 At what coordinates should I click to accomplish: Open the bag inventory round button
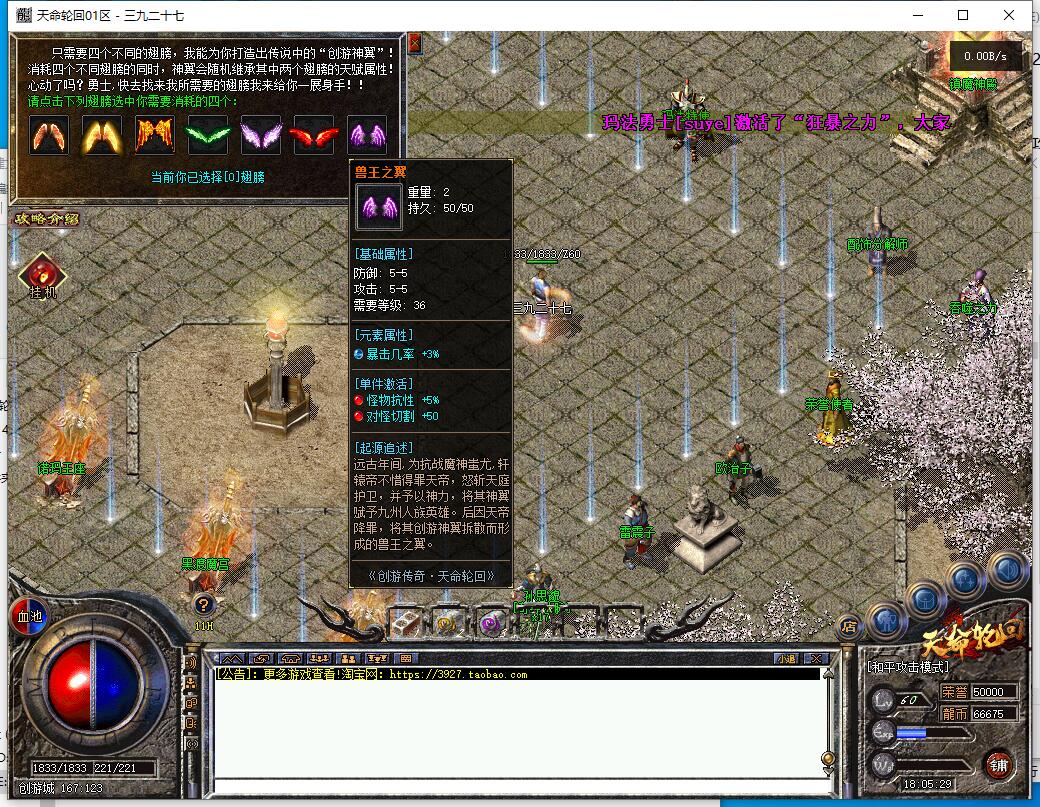pos(924,599)
